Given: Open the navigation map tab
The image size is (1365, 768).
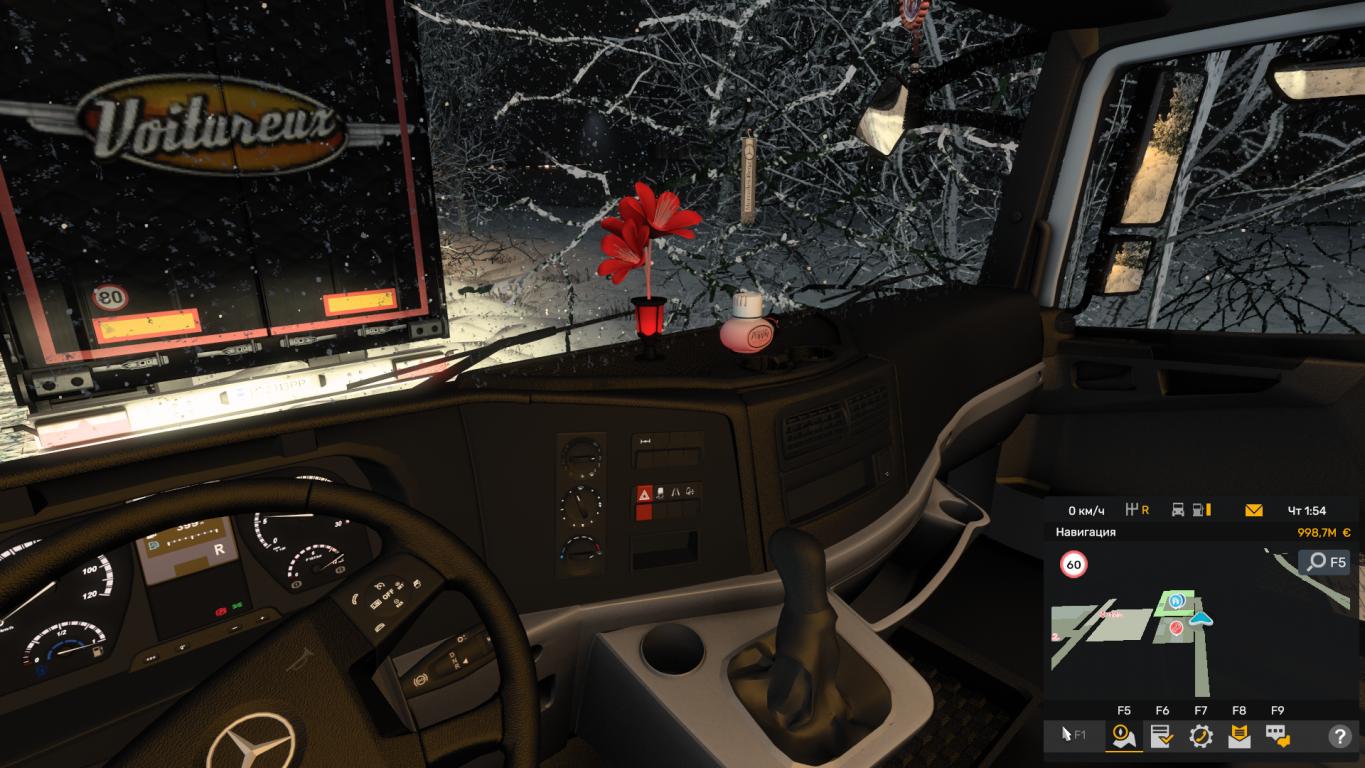Looking at the screenshot, I should pyautogui.click(x=1123, y=737).
